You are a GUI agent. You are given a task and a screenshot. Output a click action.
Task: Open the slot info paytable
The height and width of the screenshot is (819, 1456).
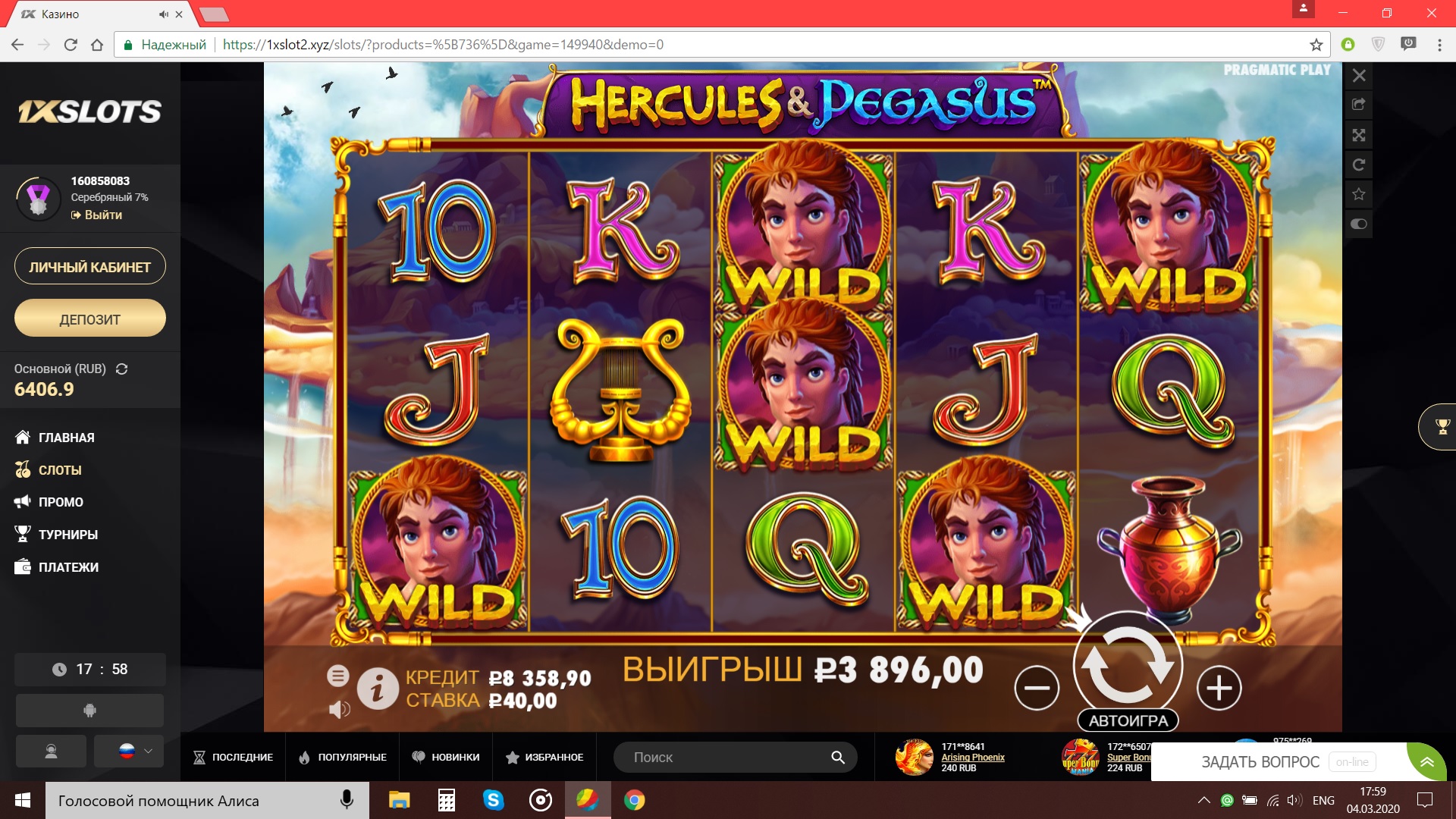[x=378, y=688]
